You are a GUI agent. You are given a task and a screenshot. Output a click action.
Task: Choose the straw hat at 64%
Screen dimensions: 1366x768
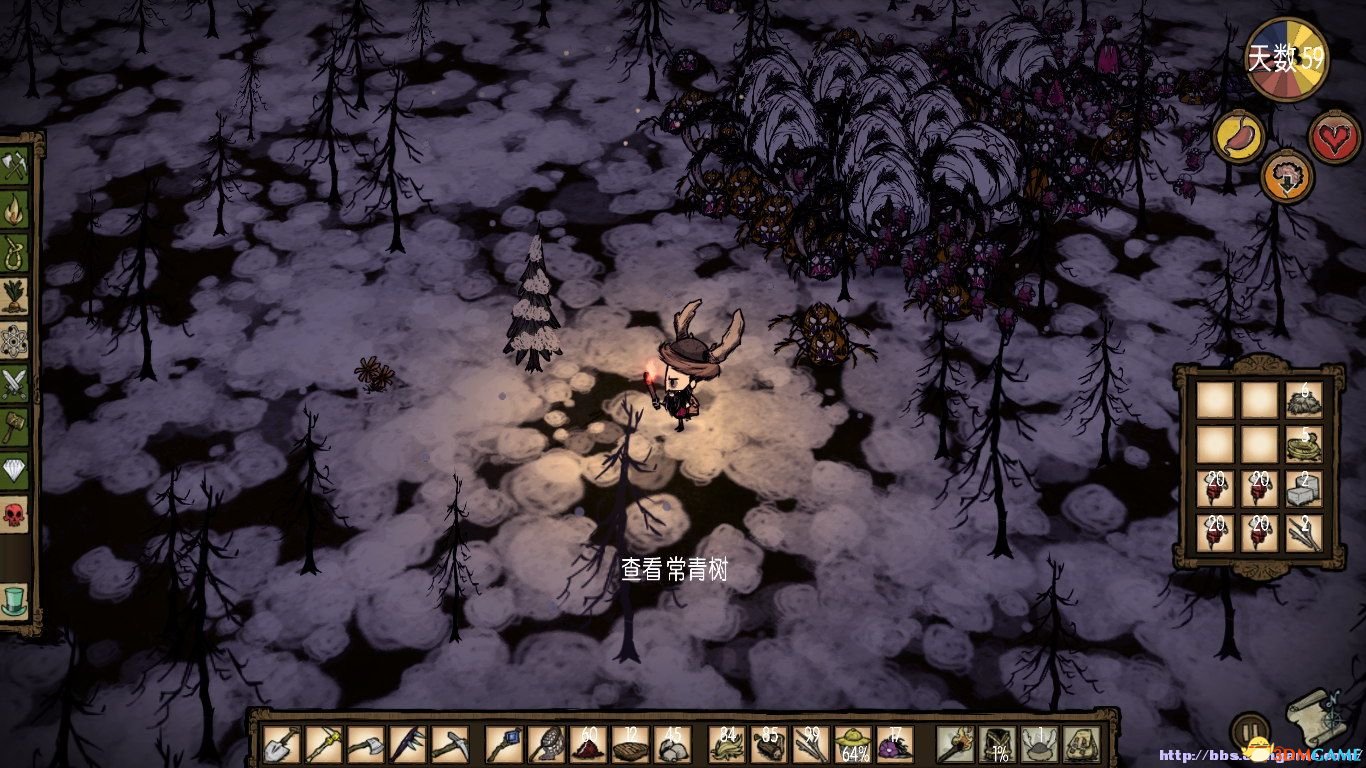point(853,745)
